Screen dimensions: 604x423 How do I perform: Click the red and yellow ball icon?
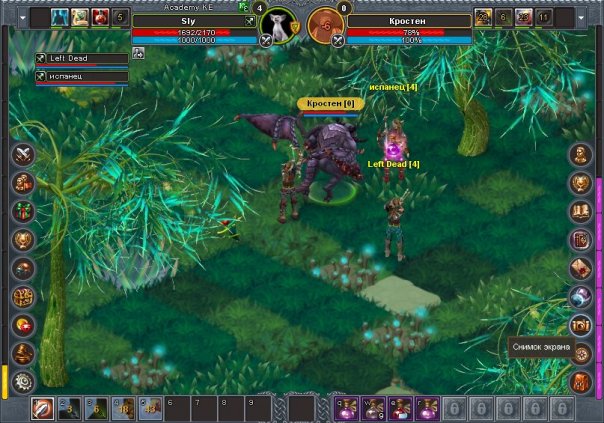(x=23, y=324)
